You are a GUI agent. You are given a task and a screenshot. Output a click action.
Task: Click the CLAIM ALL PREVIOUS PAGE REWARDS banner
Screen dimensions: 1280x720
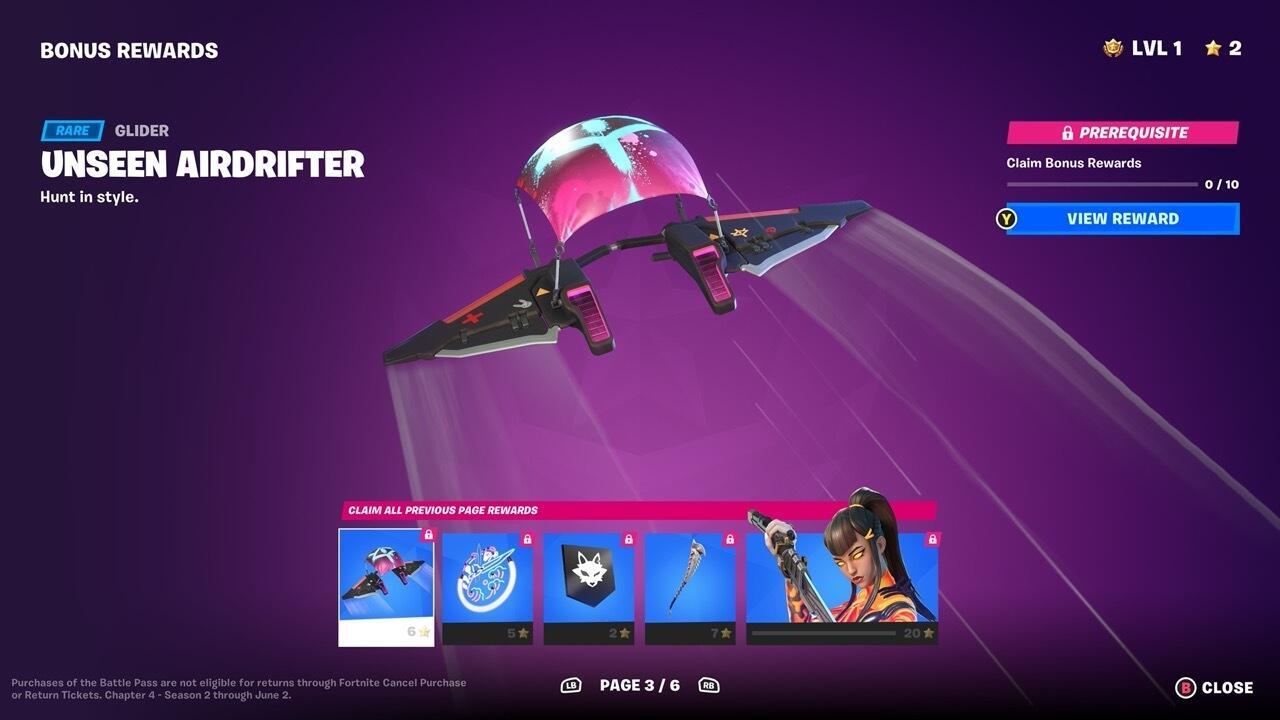[x=443, y=510]
